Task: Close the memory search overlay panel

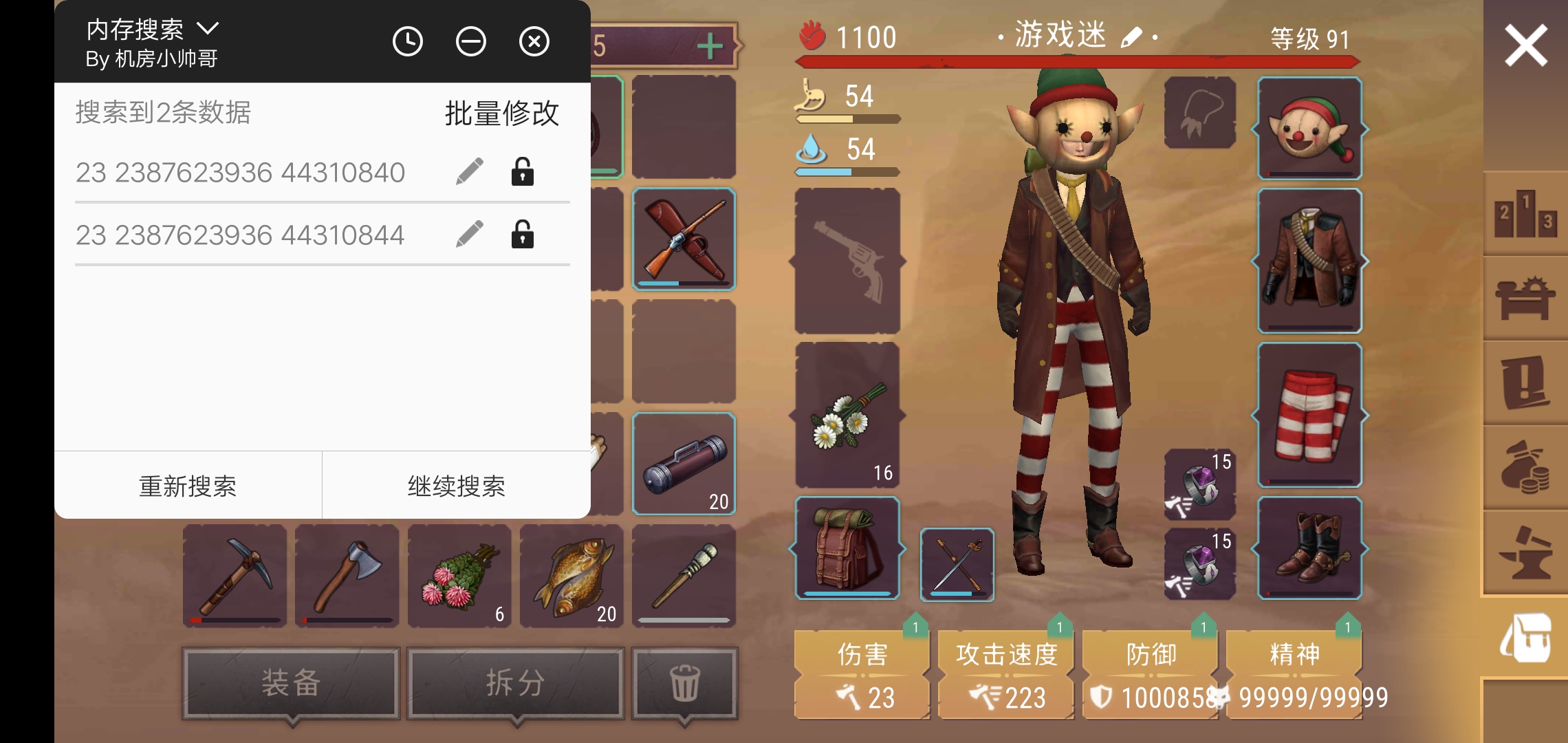Action: click(534, 42)
